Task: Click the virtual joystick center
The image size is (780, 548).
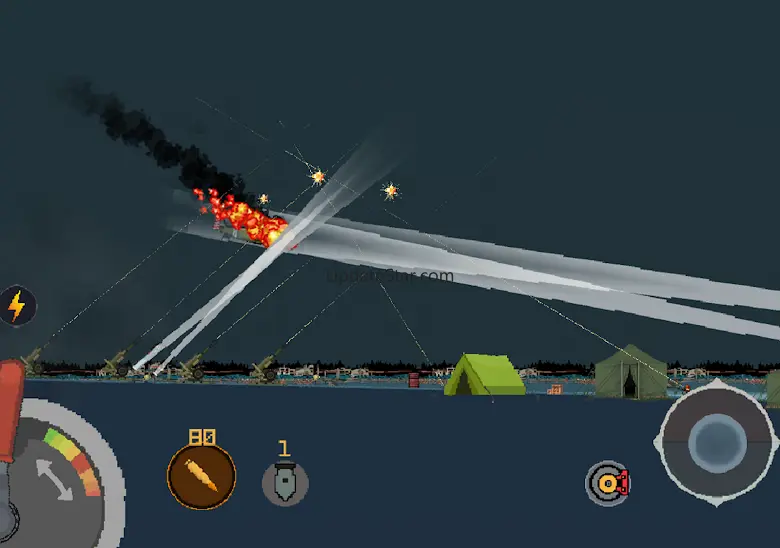Action: pos(717,441)
